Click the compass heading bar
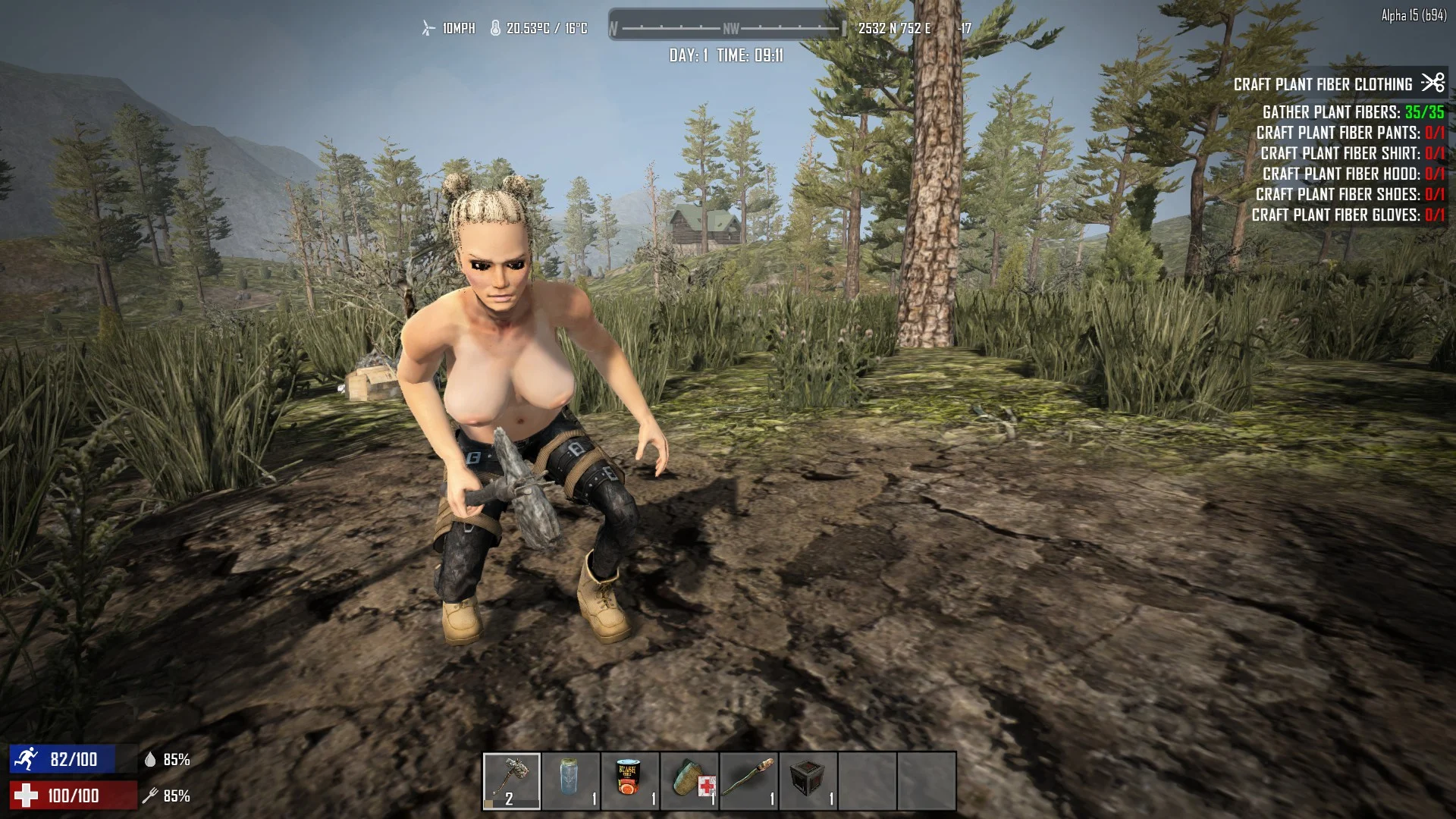 [x=727, y=28]
